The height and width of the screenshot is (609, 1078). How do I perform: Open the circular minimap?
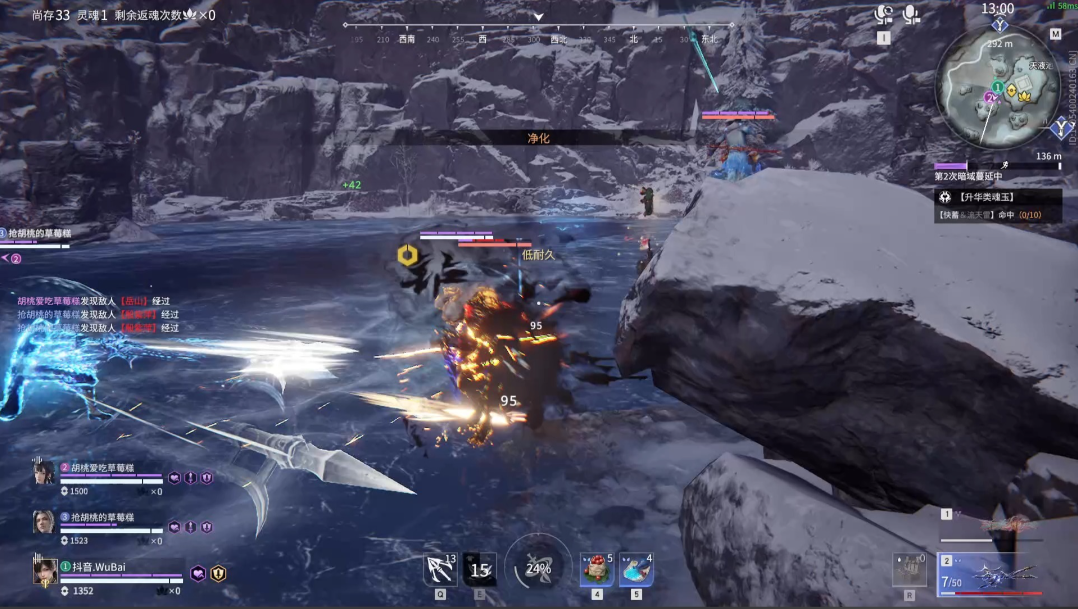click(997, 87)
